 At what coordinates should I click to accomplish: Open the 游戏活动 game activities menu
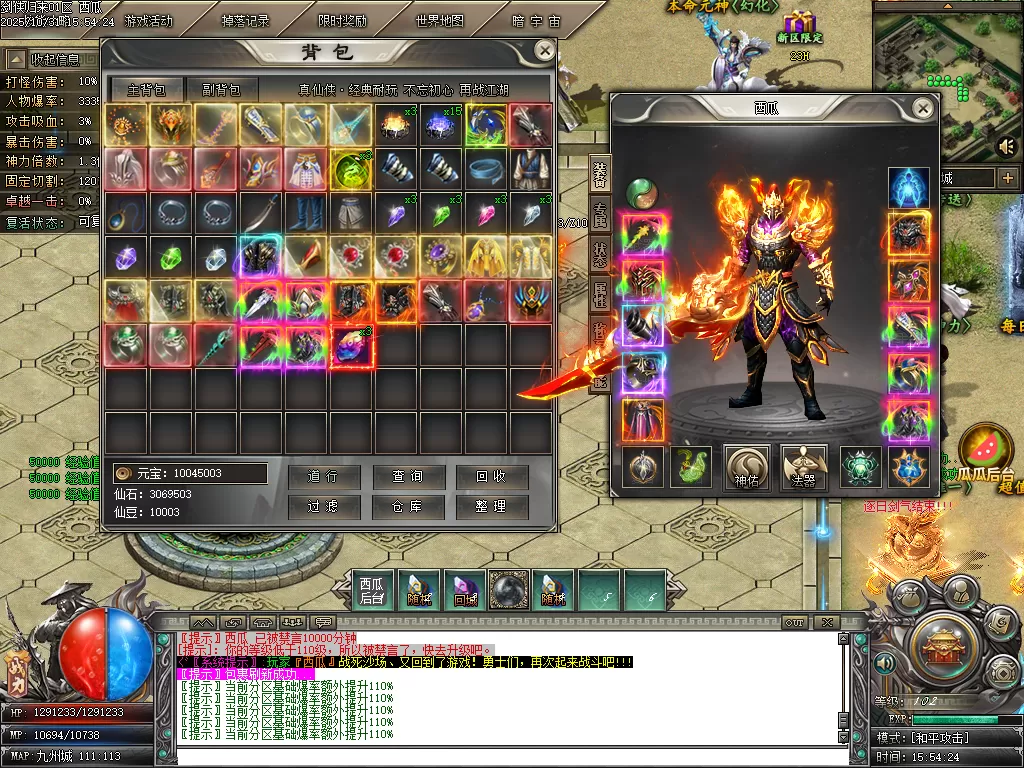tap(149, 21)
